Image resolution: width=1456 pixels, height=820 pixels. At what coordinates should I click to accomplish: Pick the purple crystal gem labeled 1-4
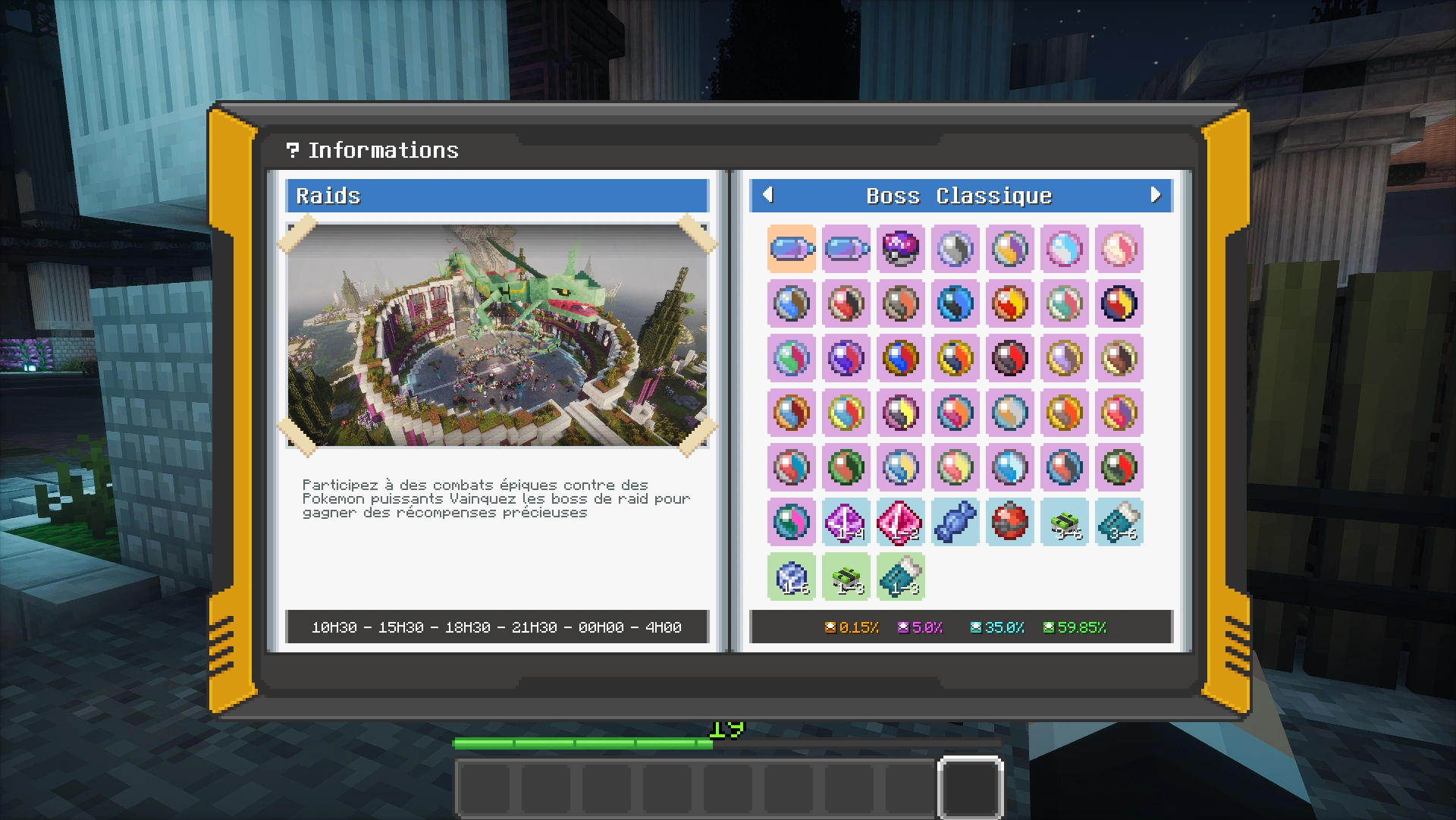point(846,522)
